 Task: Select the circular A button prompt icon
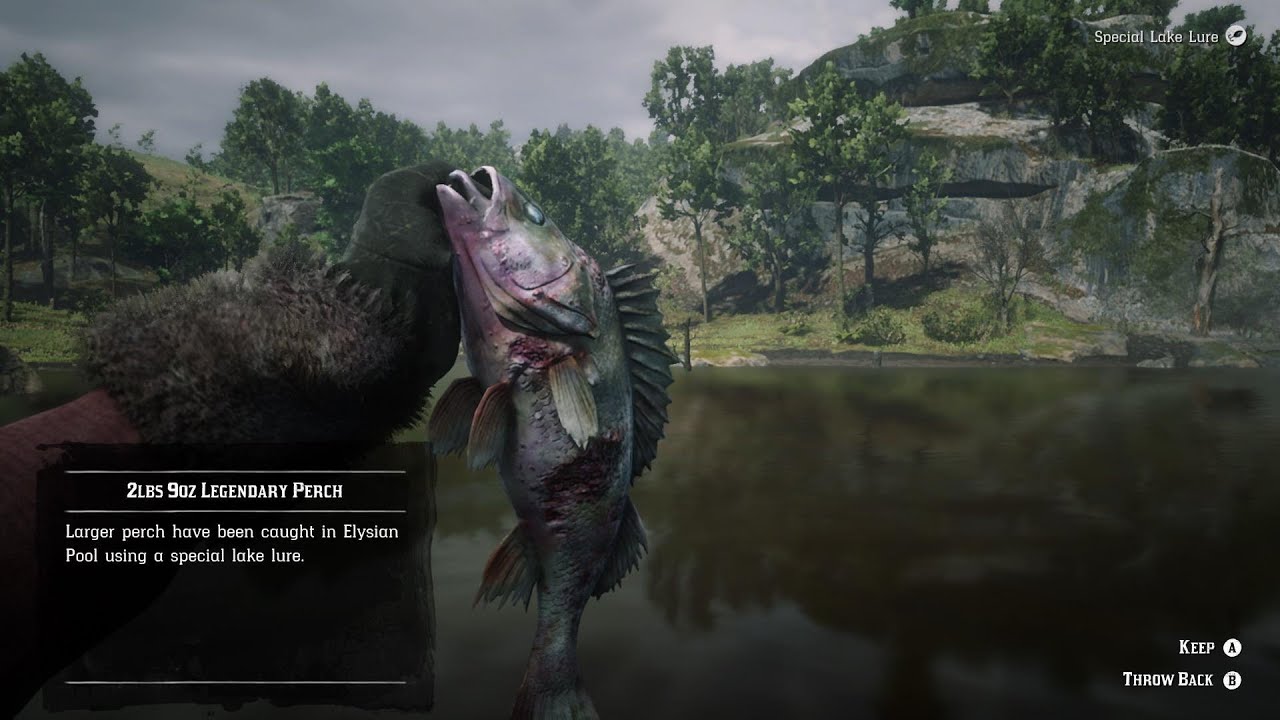pyautogui.click(x=1231, y=649)
